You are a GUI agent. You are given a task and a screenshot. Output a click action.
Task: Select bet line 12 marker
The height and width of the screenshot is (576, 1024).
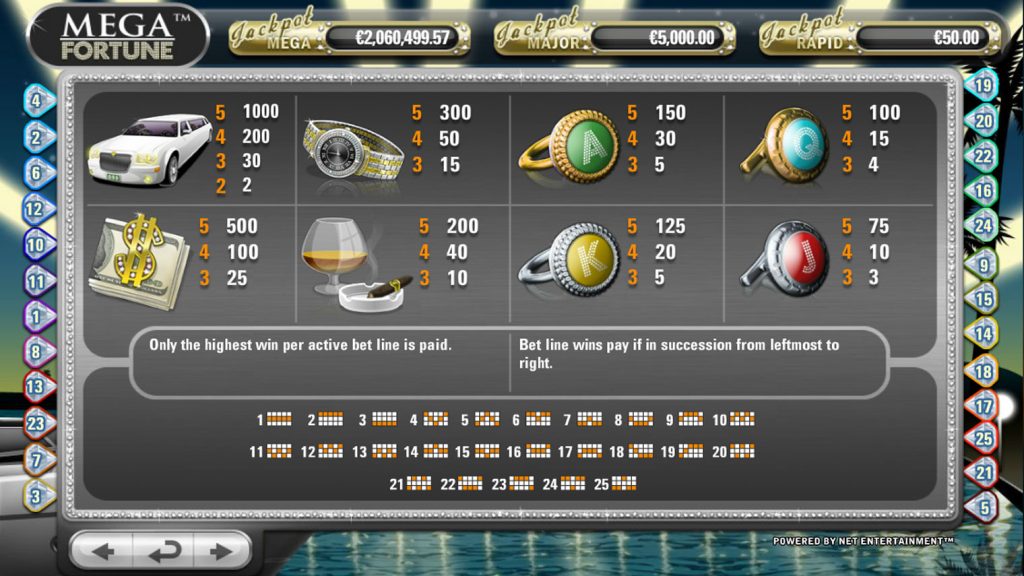pos(36,210)
